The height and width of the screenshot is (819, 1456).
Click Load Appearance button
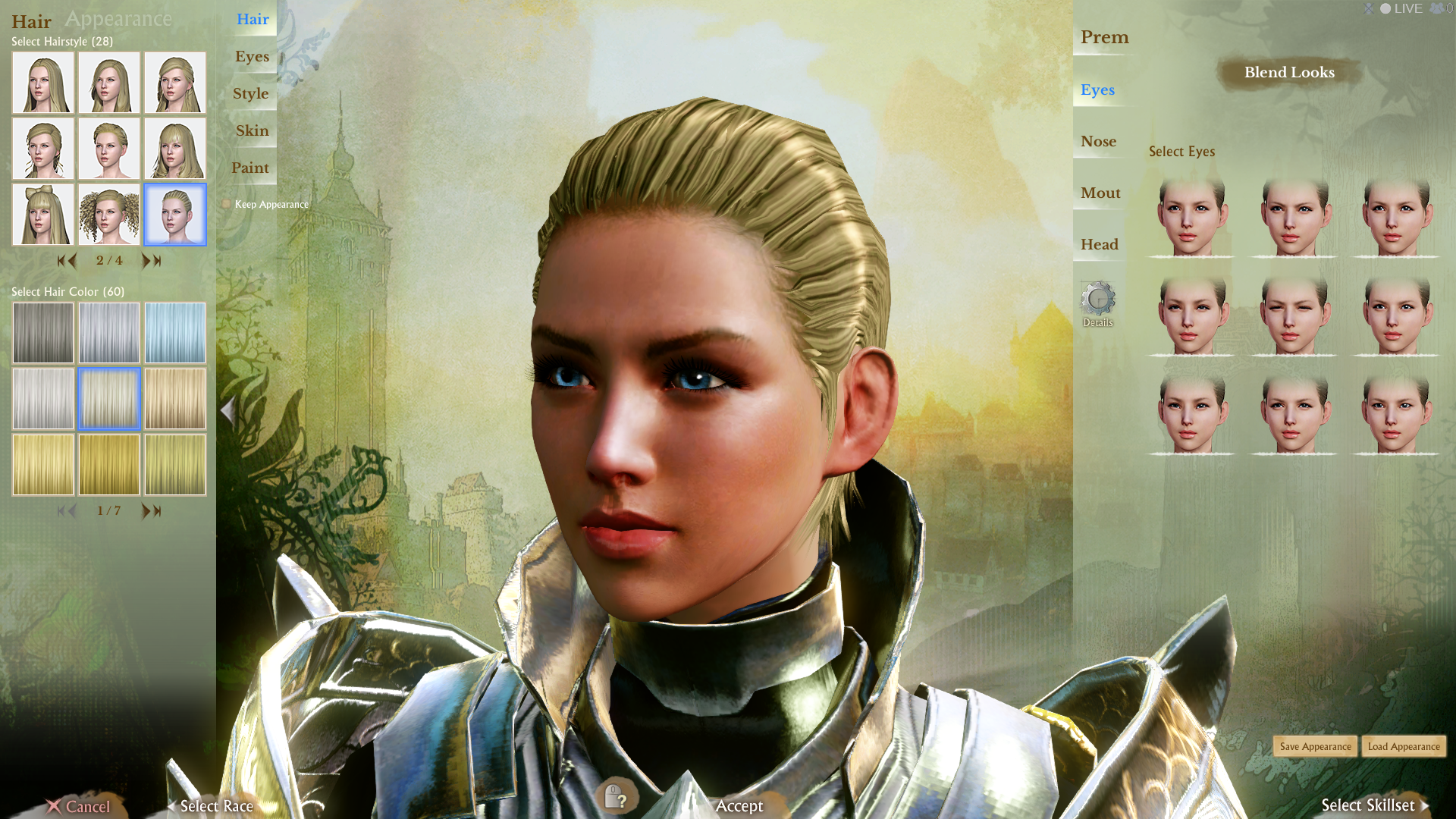click(1404, 746)
